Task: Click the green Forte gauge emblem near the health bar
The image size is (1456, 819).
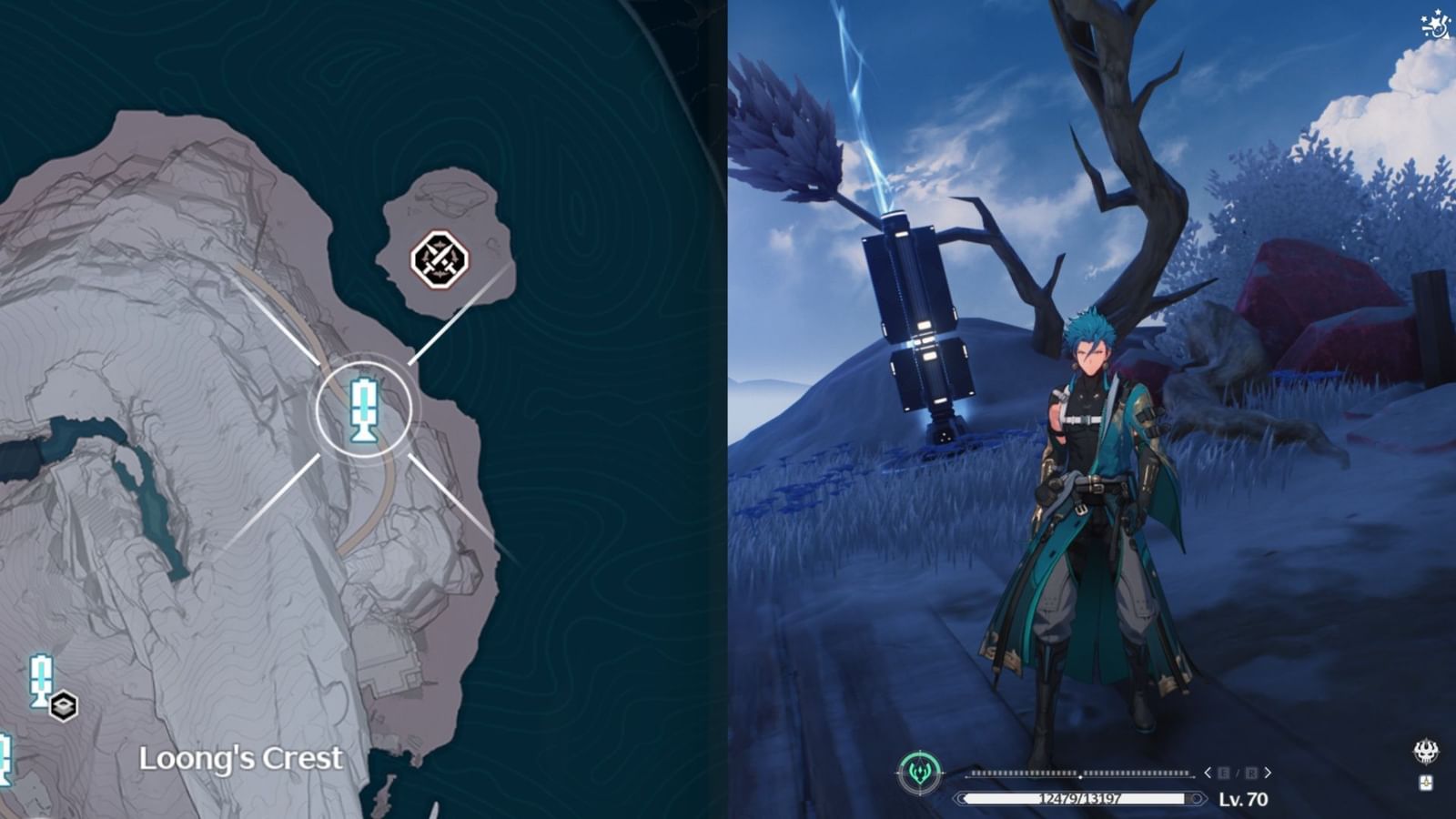Action: (x=919, y=771)
